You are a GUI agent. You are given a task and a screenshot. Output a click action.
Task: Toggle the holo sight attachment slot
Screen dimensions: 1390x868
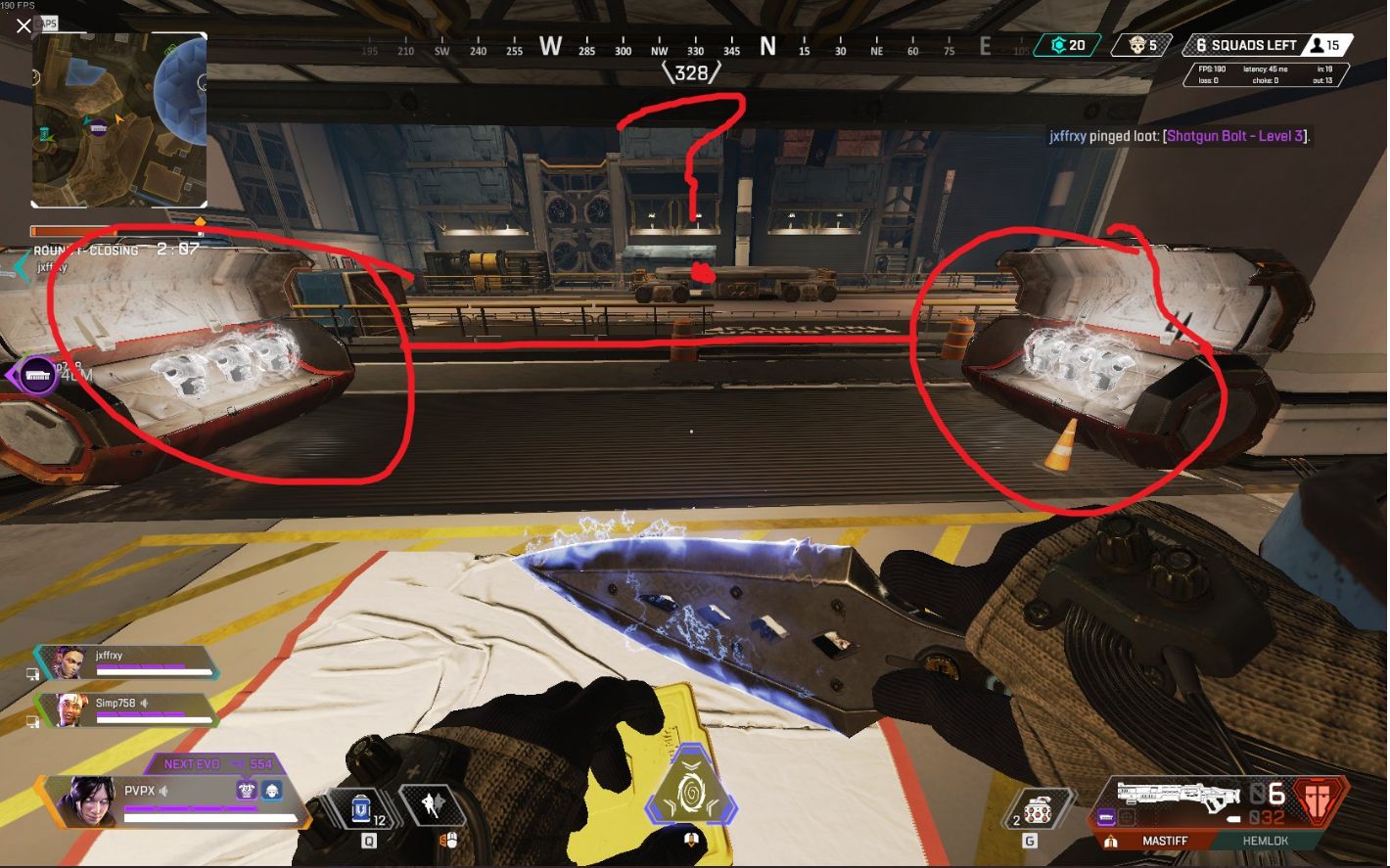tap(1128, 817)
